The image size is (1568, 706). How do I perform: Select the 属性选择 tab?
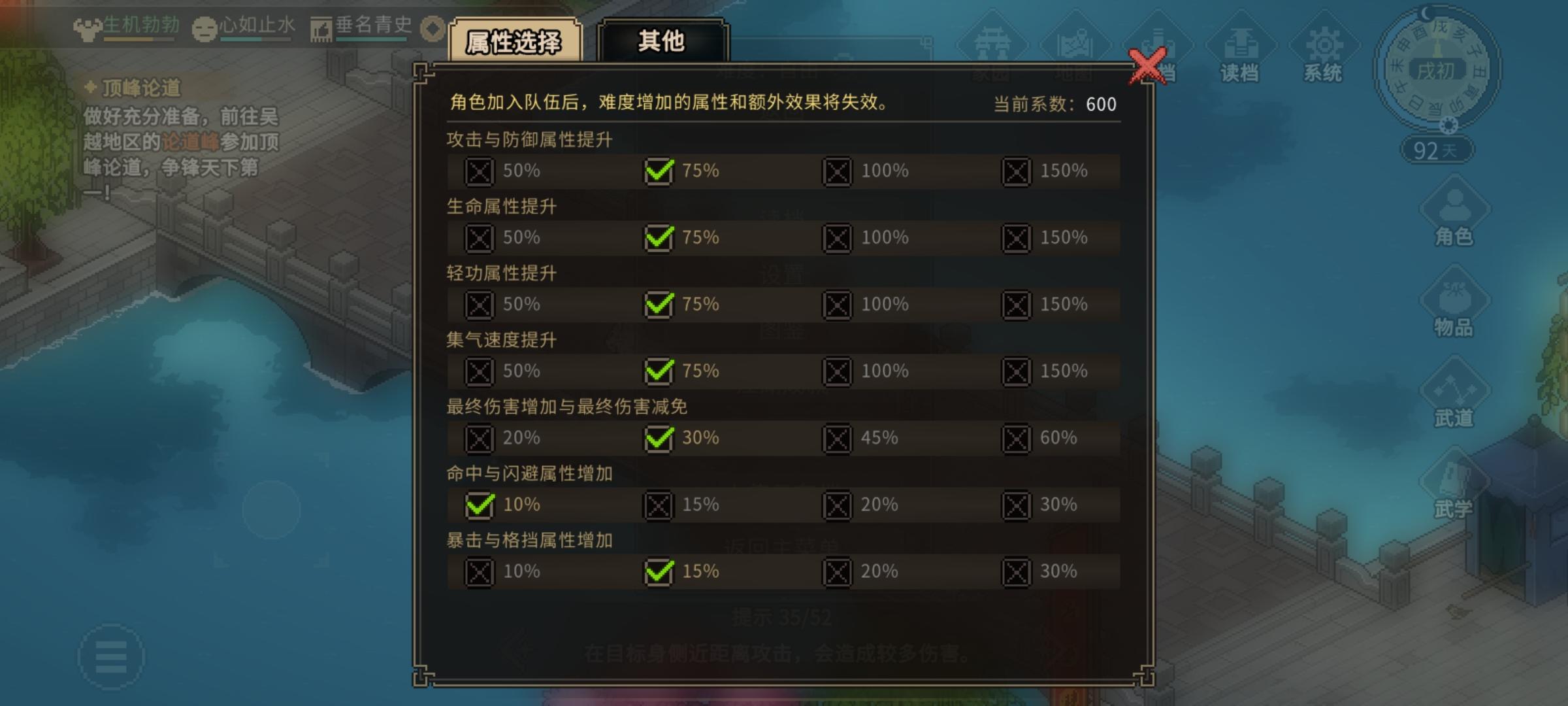(514, 41)
